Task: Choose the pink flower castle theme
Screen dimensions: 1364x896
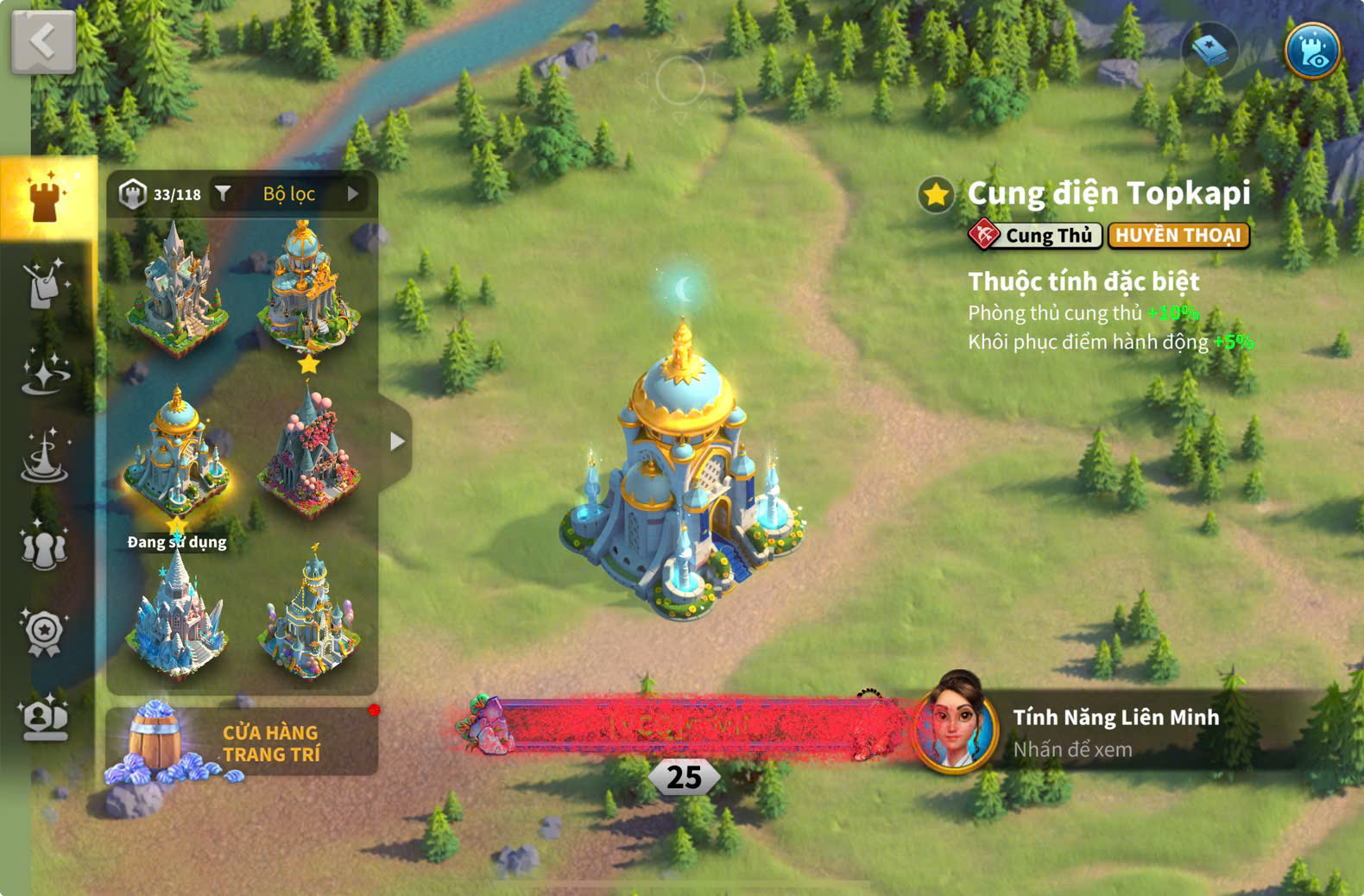Action: pos(310,455)
